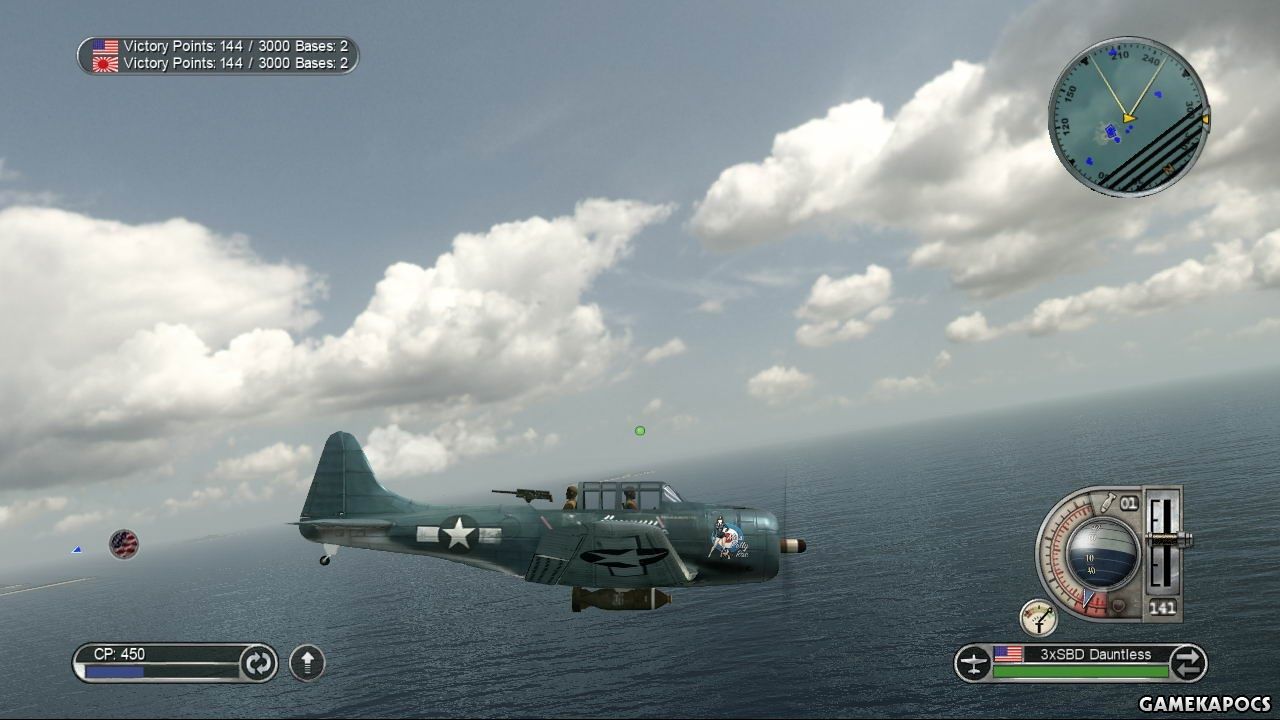Select the bomb weapon icon
This screenshot has height=720, width=1280.
tap(1108, 502)
